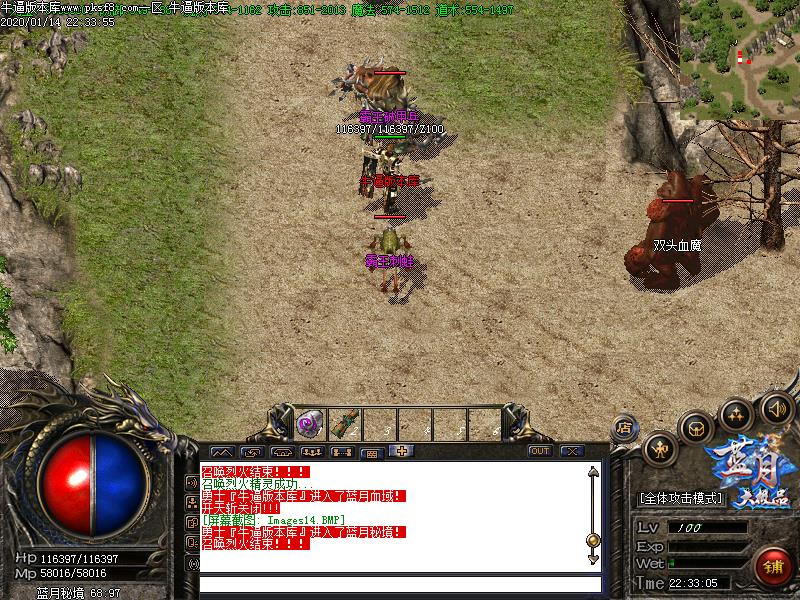Use the green scroll in hotbar
800x600 pixels.
(x=343, y=425)
